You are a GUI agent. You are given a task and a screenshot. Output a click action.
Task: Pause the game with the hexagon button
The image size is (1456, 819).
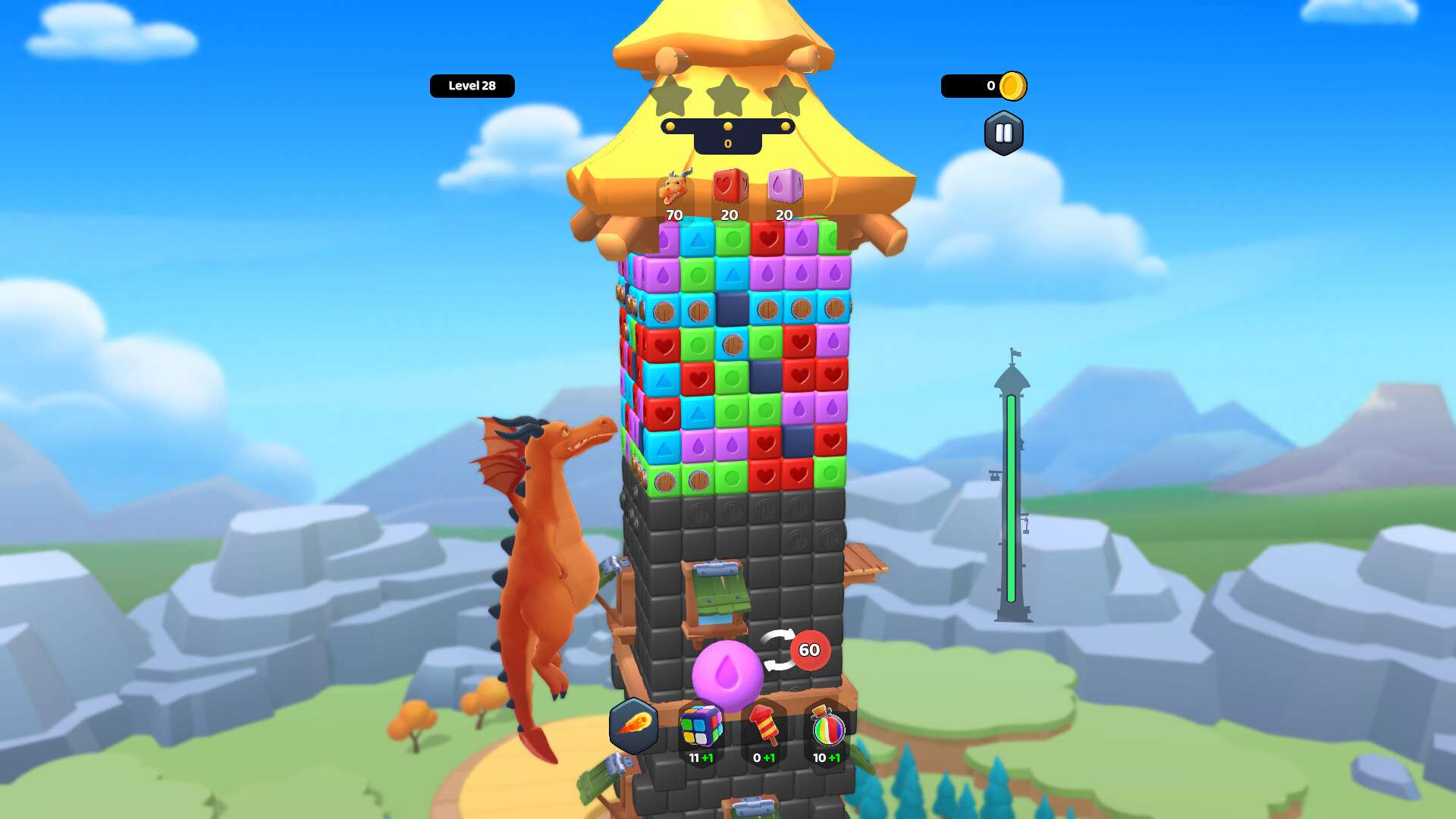(x=1003, y=133)
